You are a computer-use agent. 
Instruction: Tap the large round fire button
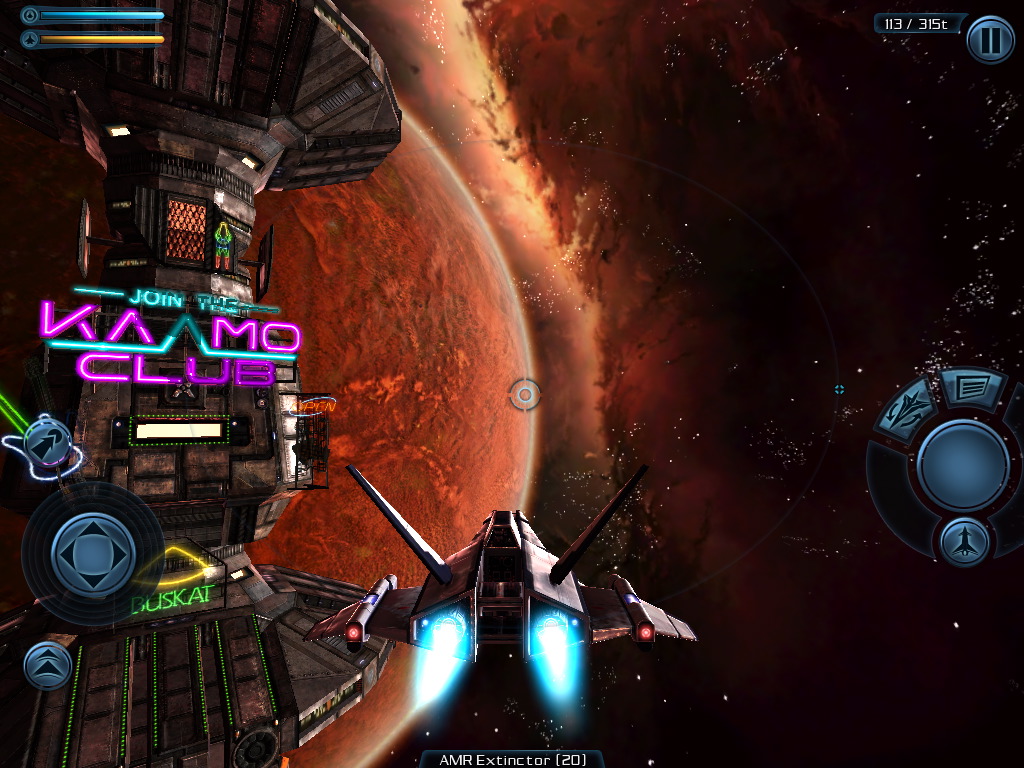tap(963, 465)
